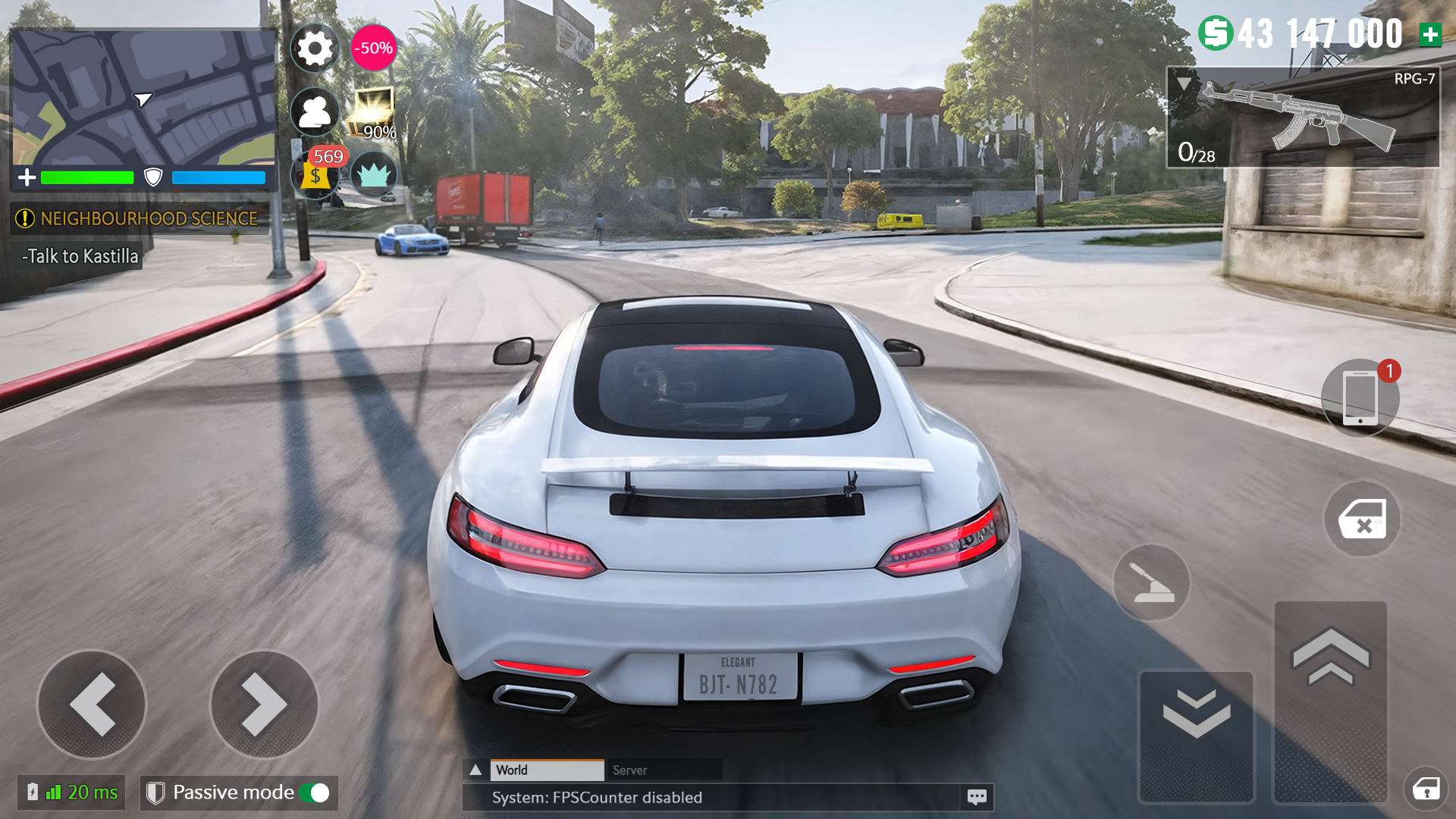Switch to the Server chat tab
Screen dimensions: 1456x819
tap(630, 770)
